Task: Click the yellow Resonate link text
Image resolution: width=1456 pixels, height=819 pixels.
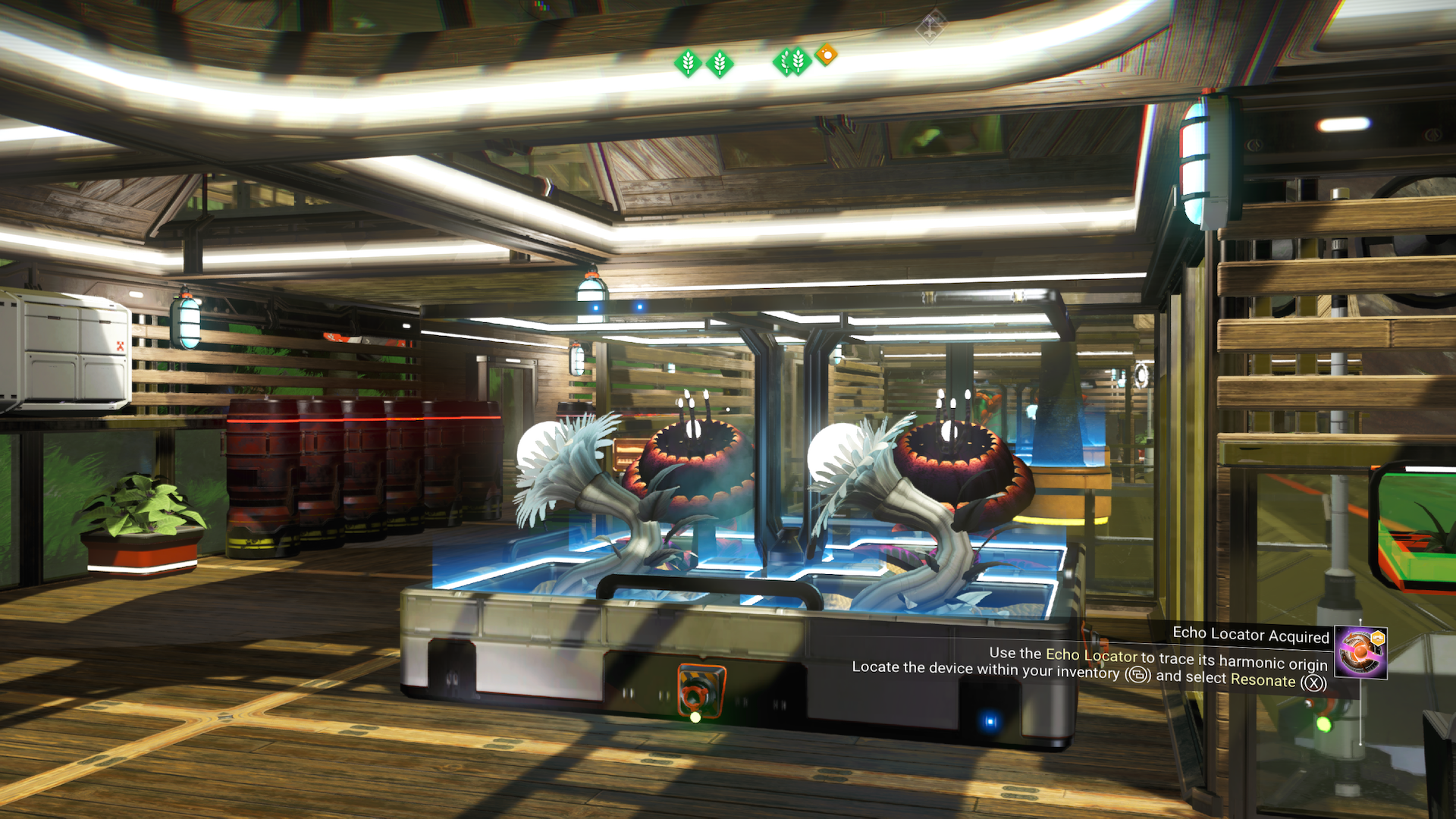Action: coord(1263,679)
